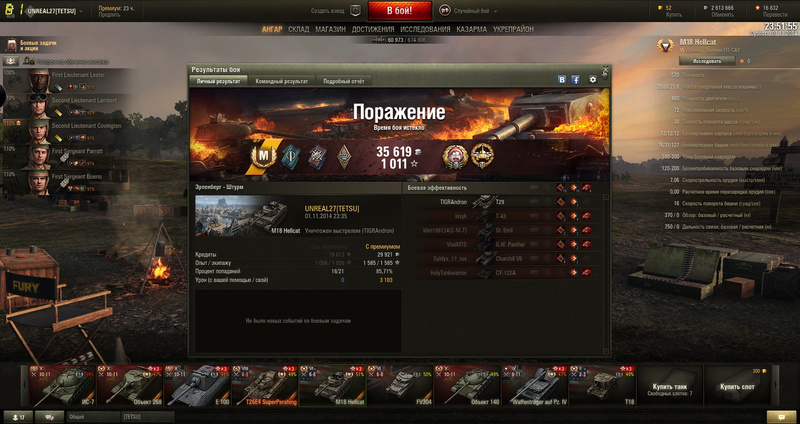Click the "Купить танк" slot

click(x=669, y=384)
